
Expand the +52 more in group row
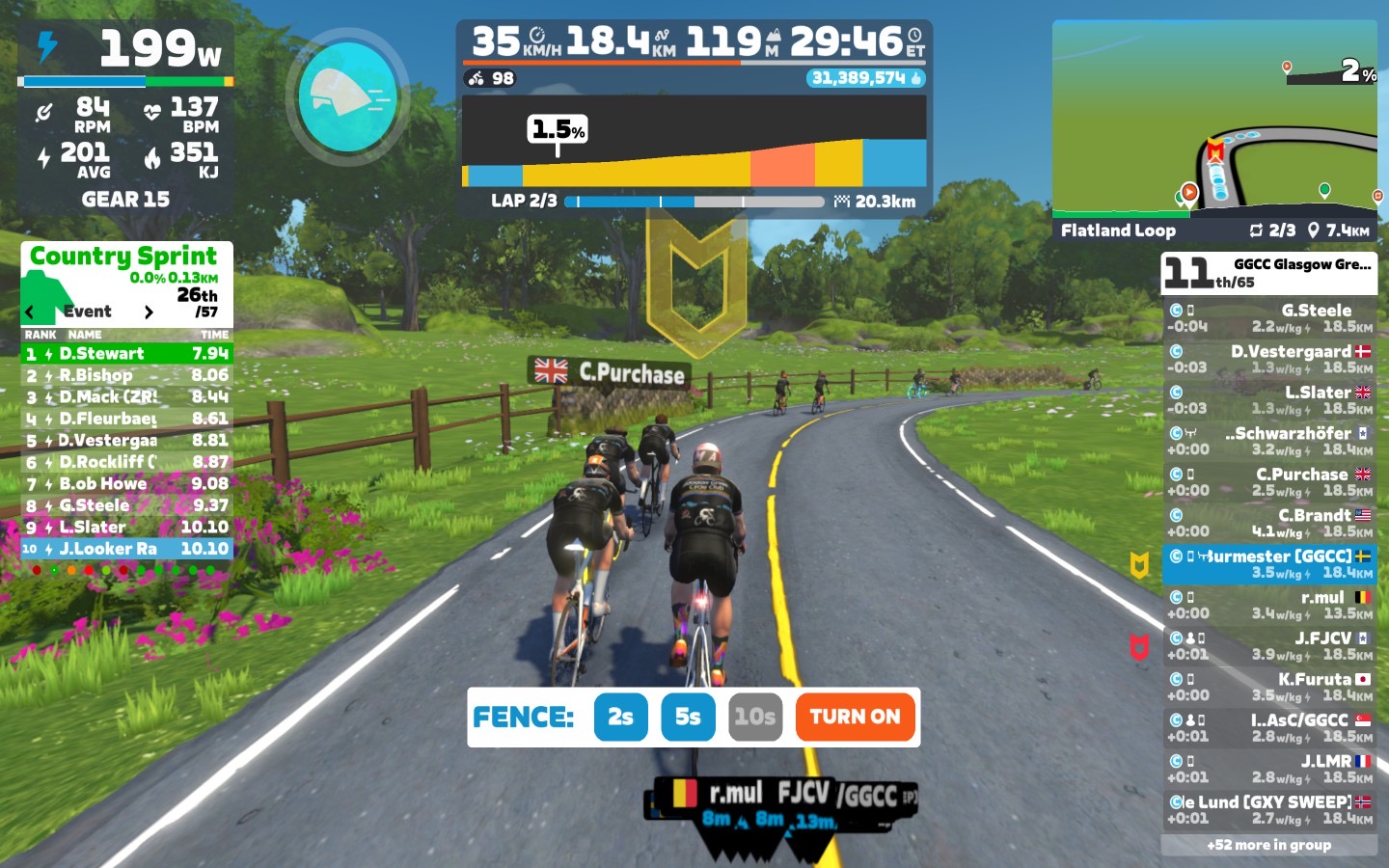(x=1268, y=845)
